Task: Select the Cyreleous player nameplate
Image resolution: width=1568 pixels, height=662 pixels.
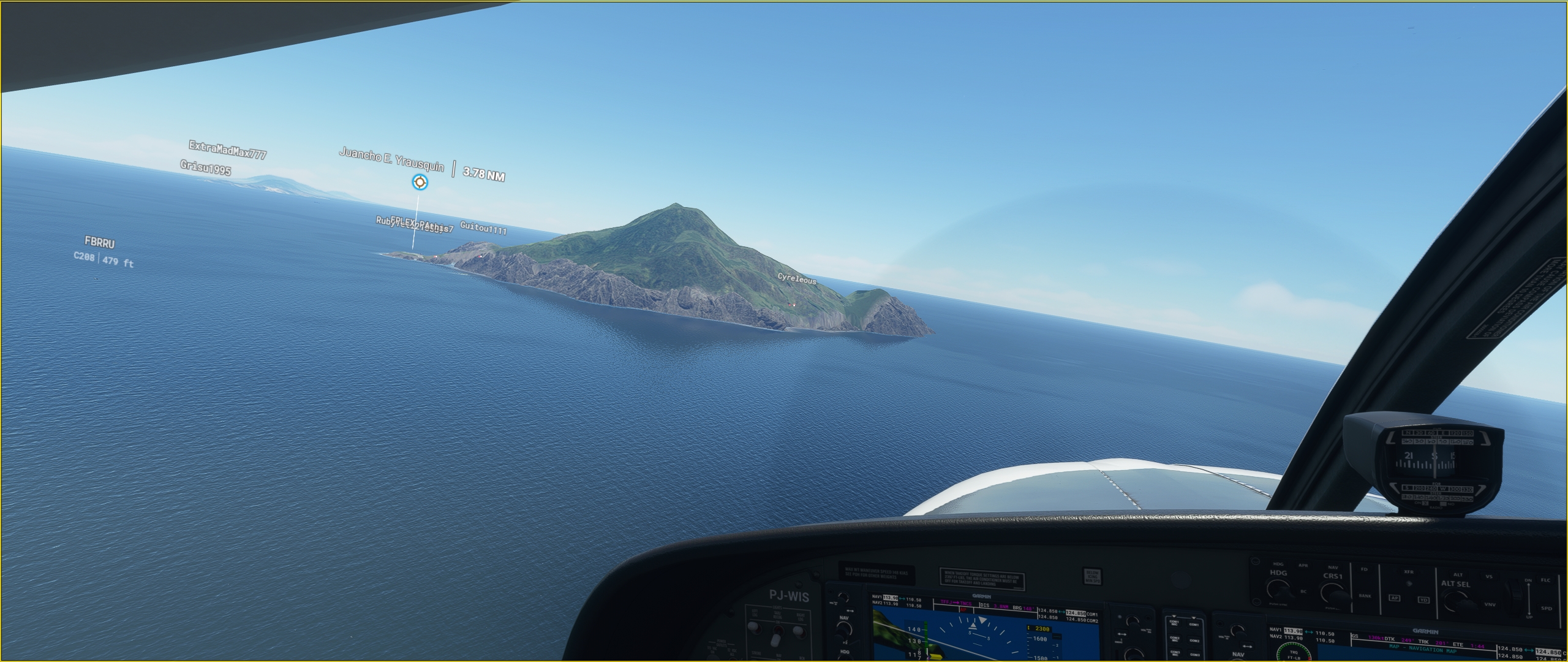Action: (x=796, y=279)
